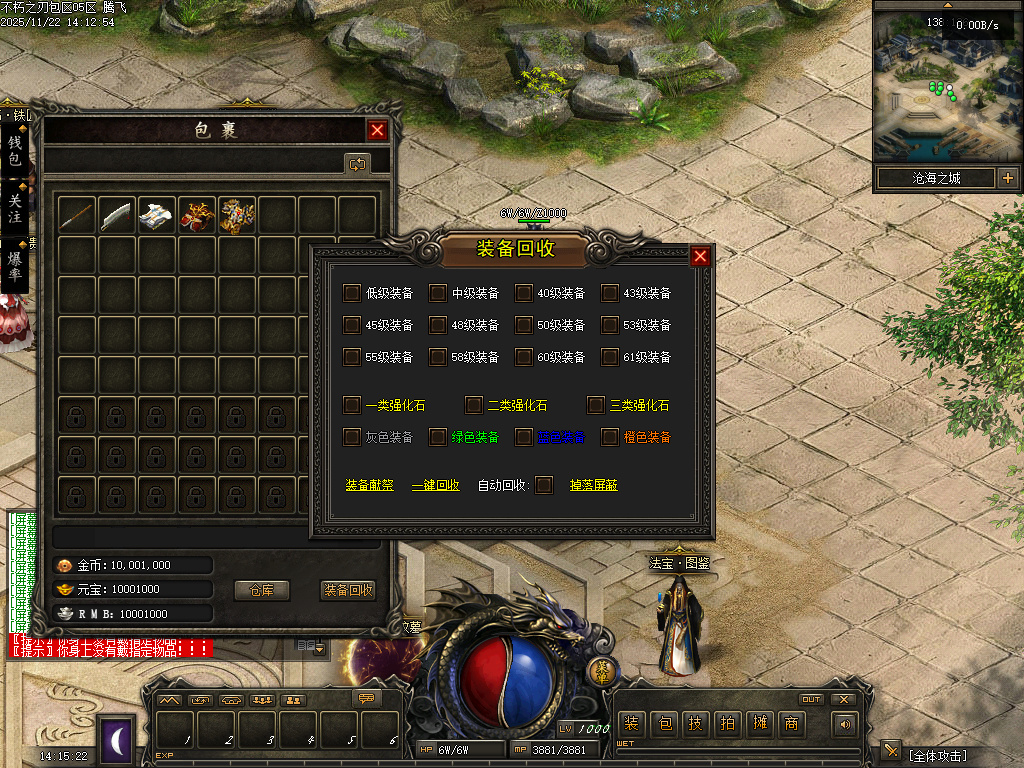Check the 40级装备 option
1024x768 pixels.
pyautogui.click(x=524, y=293)
